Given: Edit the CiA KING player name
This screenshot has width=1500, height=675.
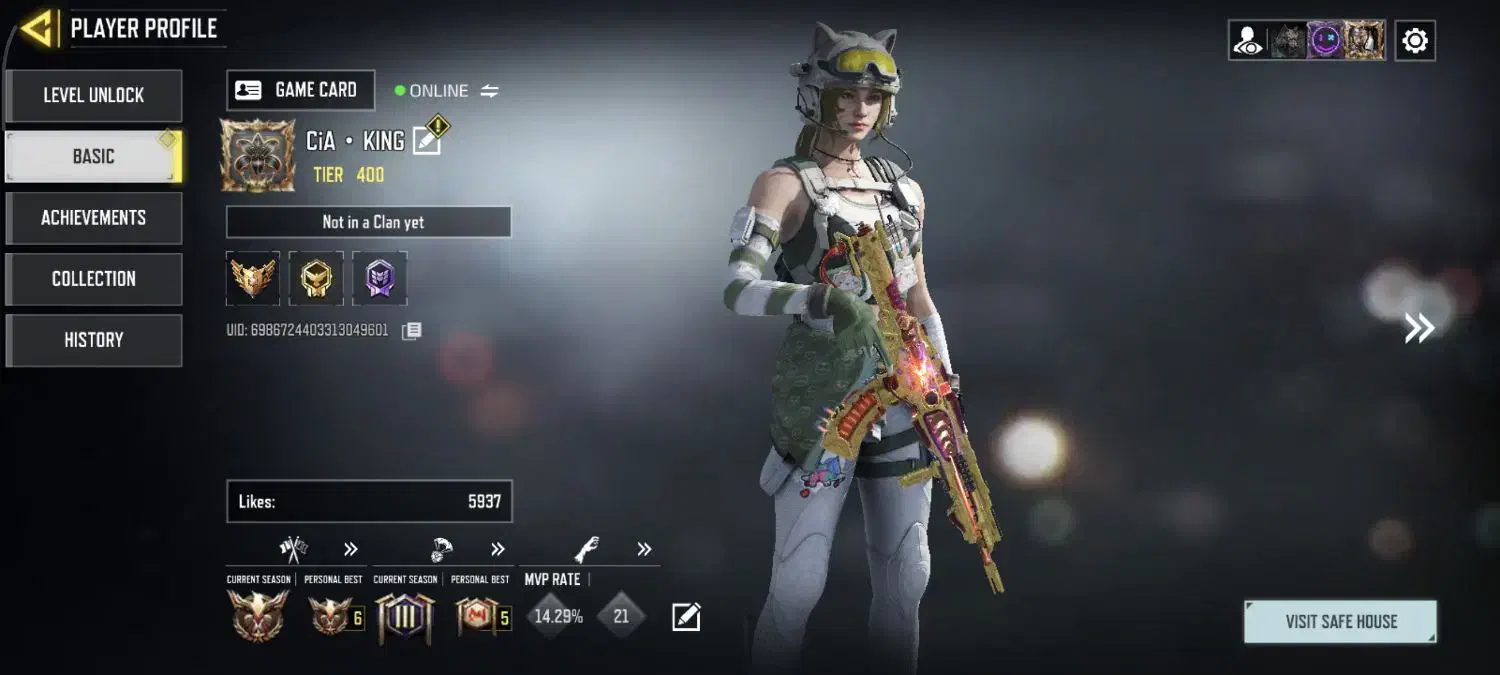Looking at the screenshot, I should [x=427, y=140].
